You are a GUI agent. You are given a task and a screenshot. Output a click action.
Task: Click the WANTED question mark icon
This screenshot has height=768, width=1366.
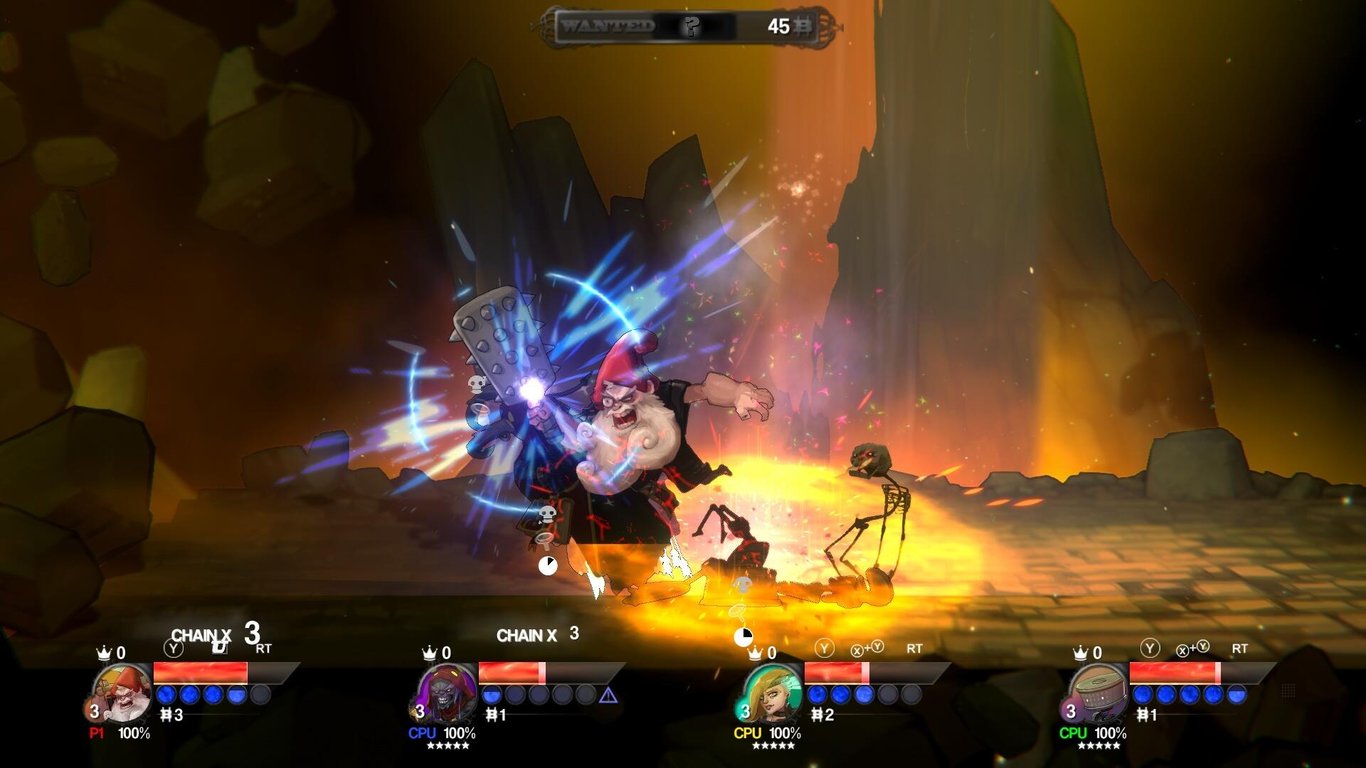click(x=690, y=27)
